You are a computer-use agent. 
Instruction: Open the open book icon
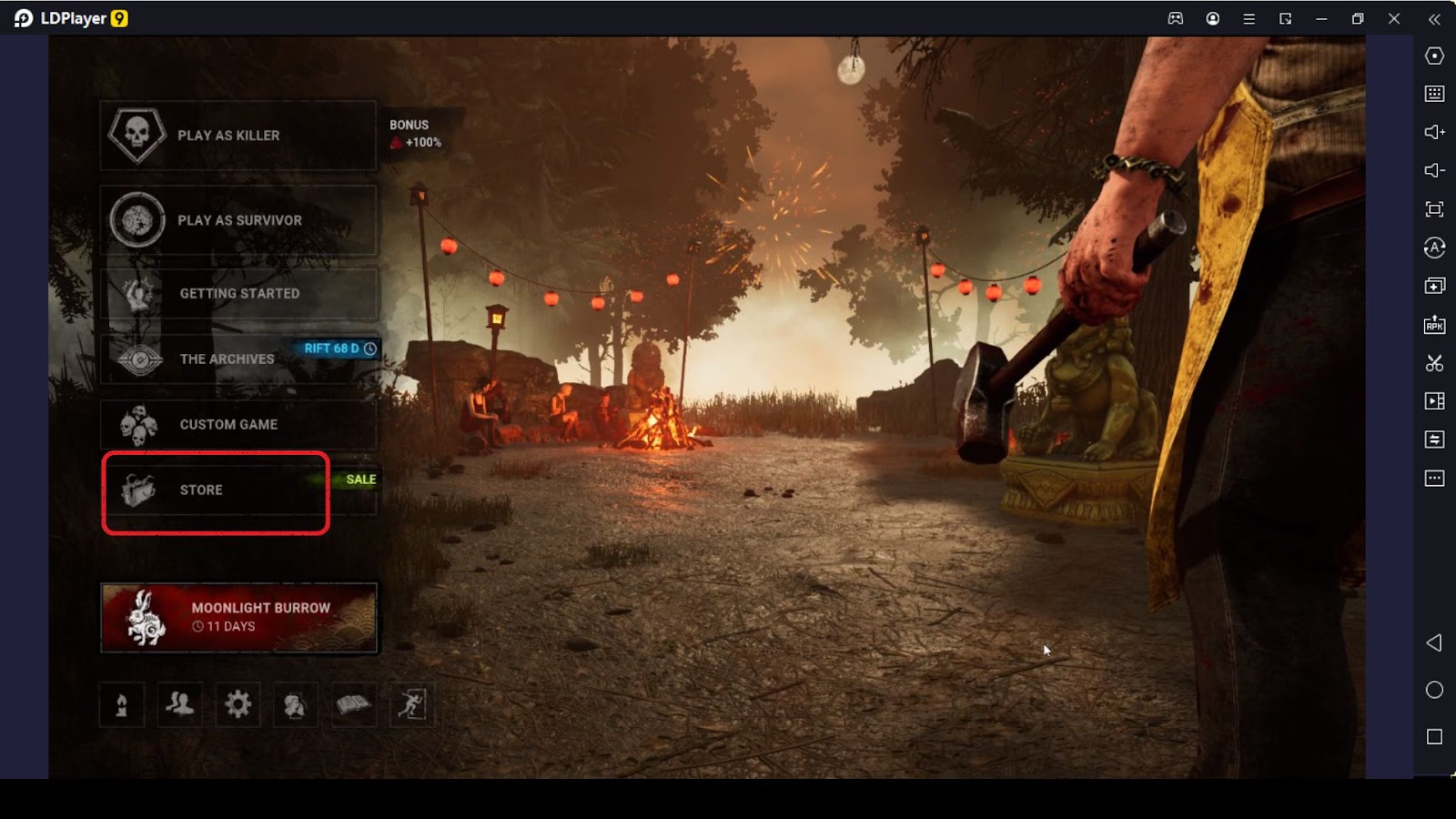(x=353, y=704)
